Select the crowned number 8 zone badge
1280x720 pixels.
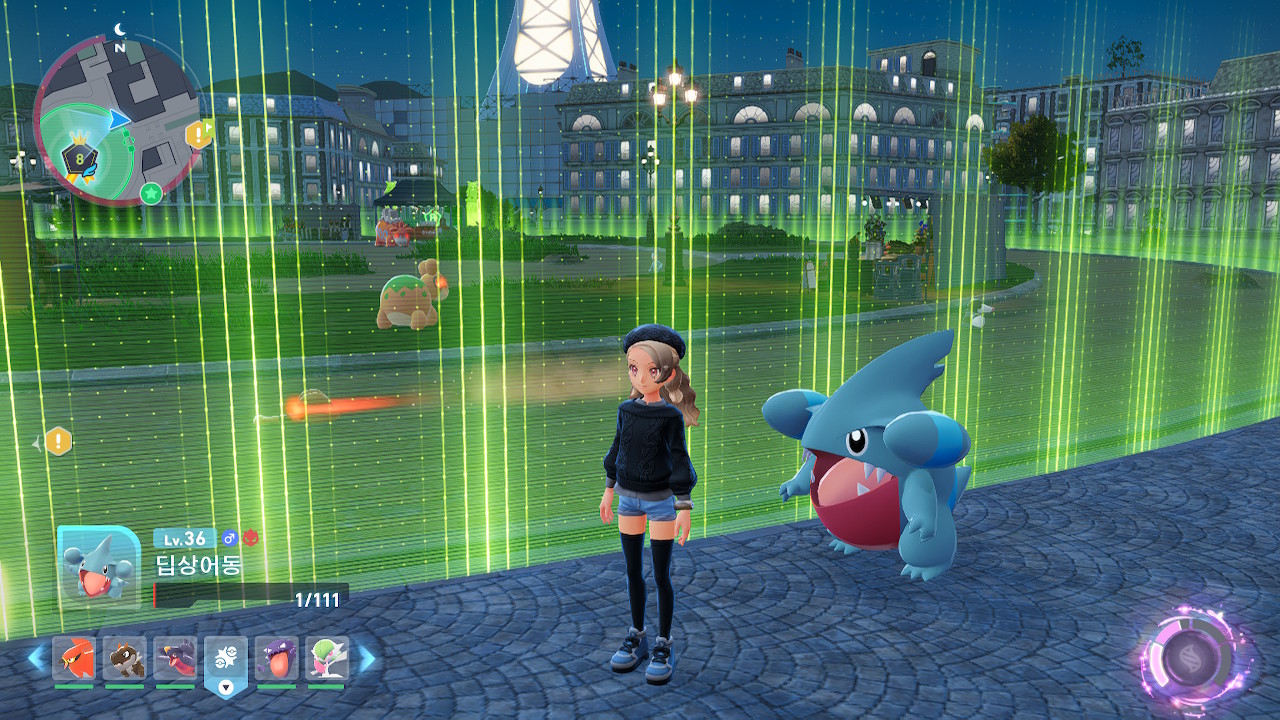click(x=79, y=157)
